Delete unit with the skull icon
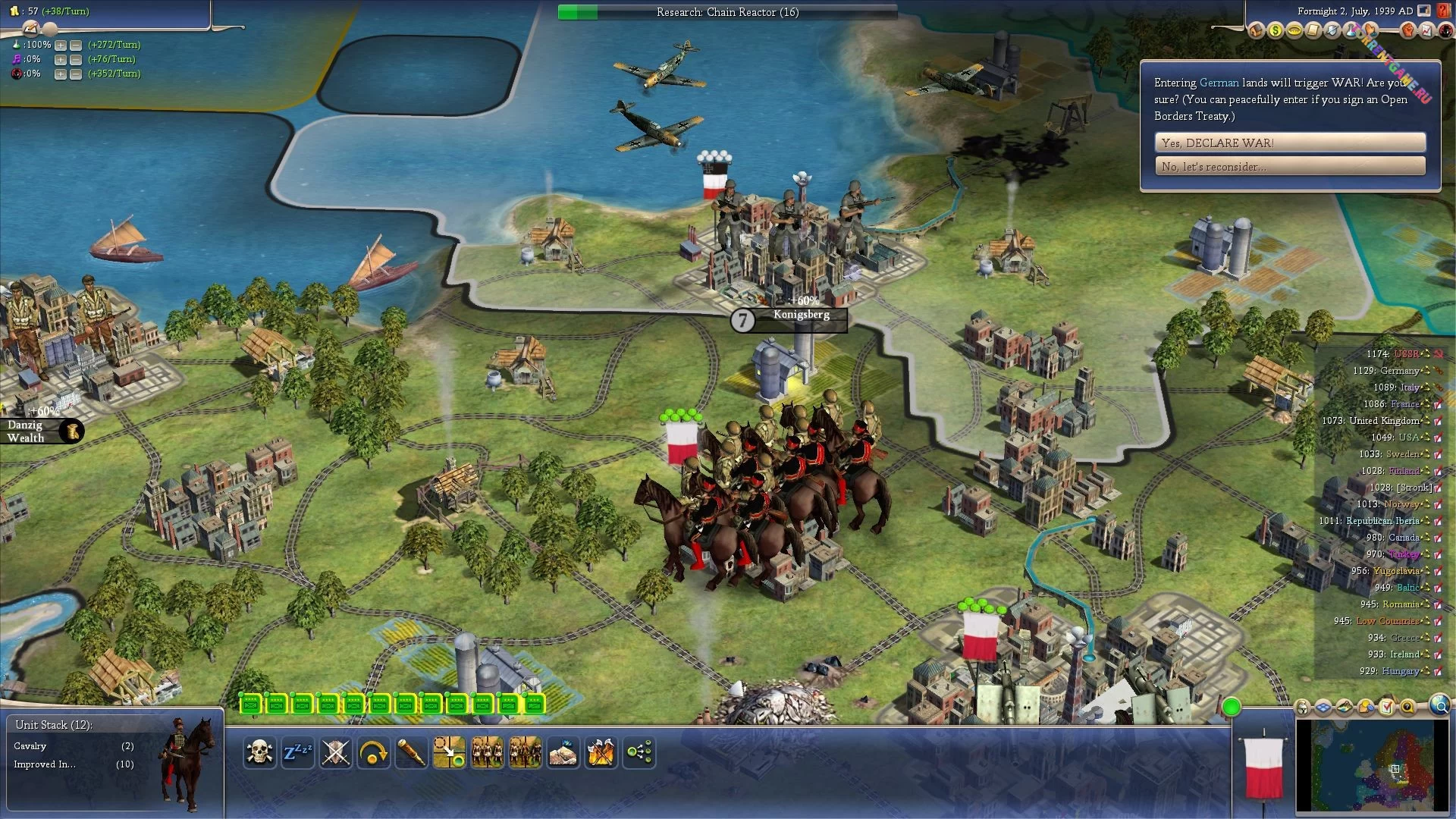 click(259, 753)
